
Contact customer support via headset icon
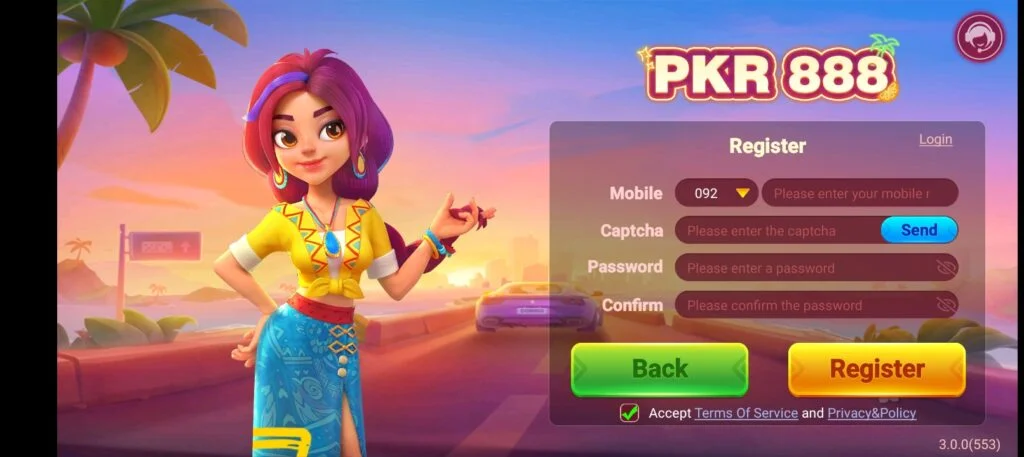[980, 38]
